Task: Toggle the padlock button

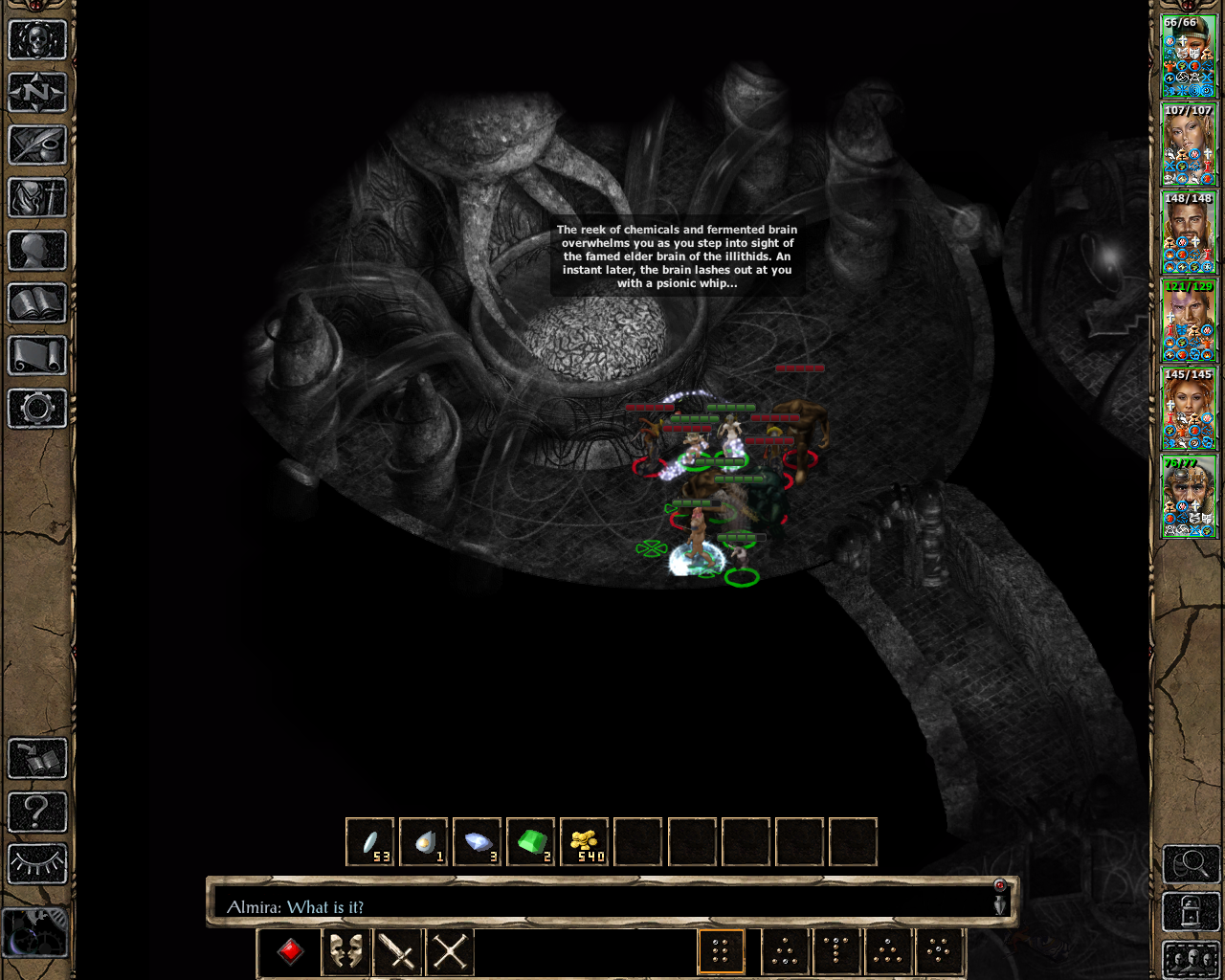Action: tap(1191, 912)
